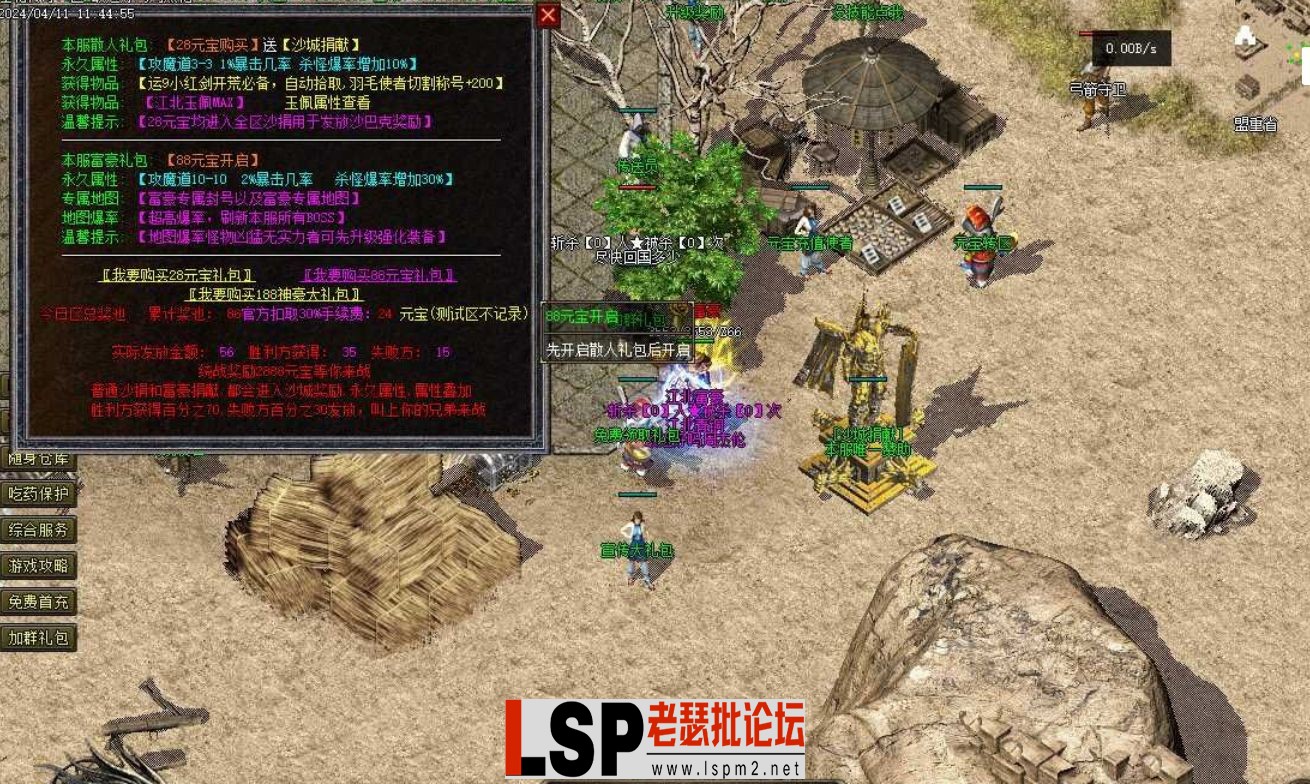Image resolution: width=1310 pixels, height=784 pixels.
Task: Purchase the 188袖豪大礼包 mega gift pack
Action: point(276,293)
